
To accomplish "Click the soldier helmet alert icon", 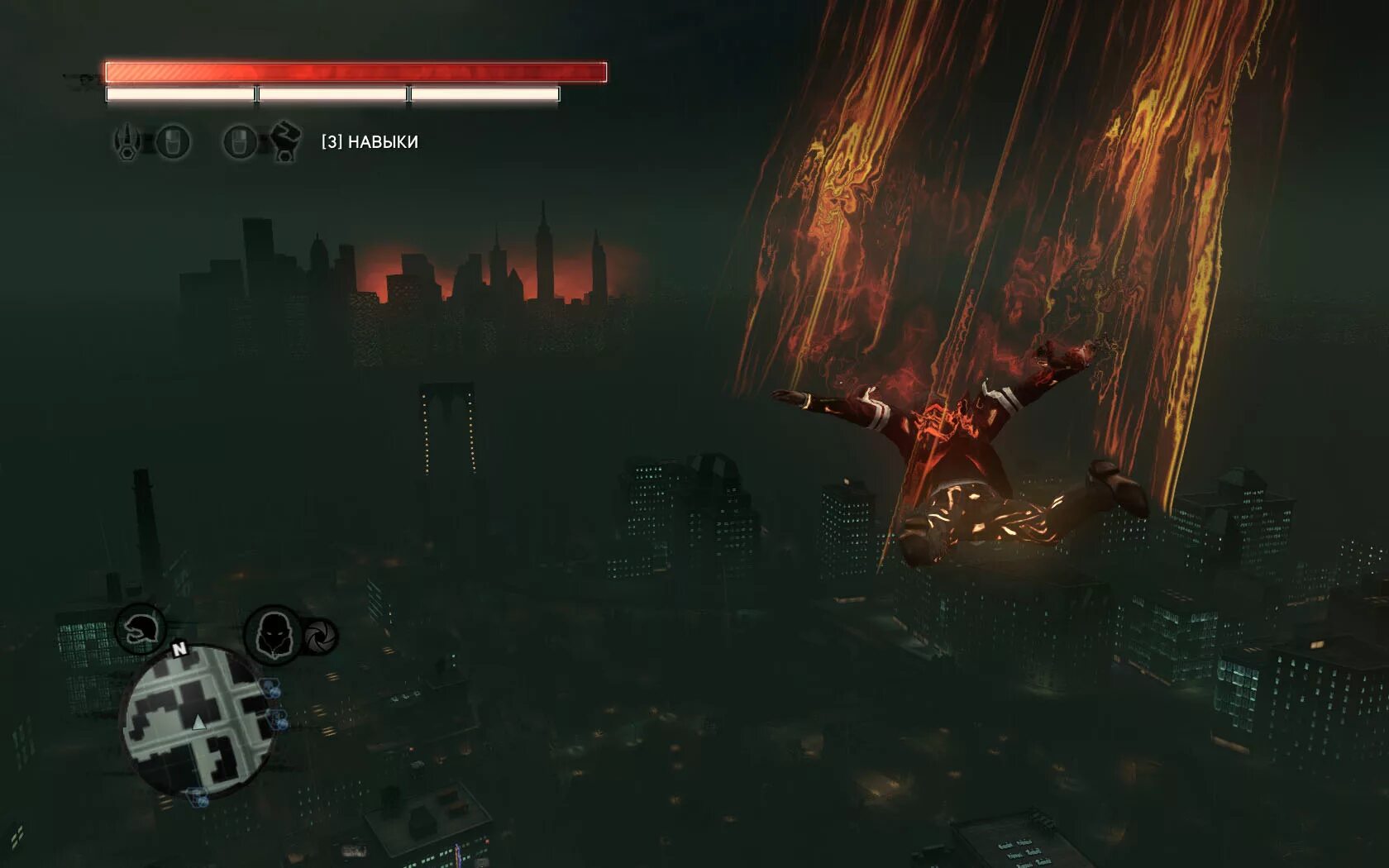I will click(x=140, y=630).
